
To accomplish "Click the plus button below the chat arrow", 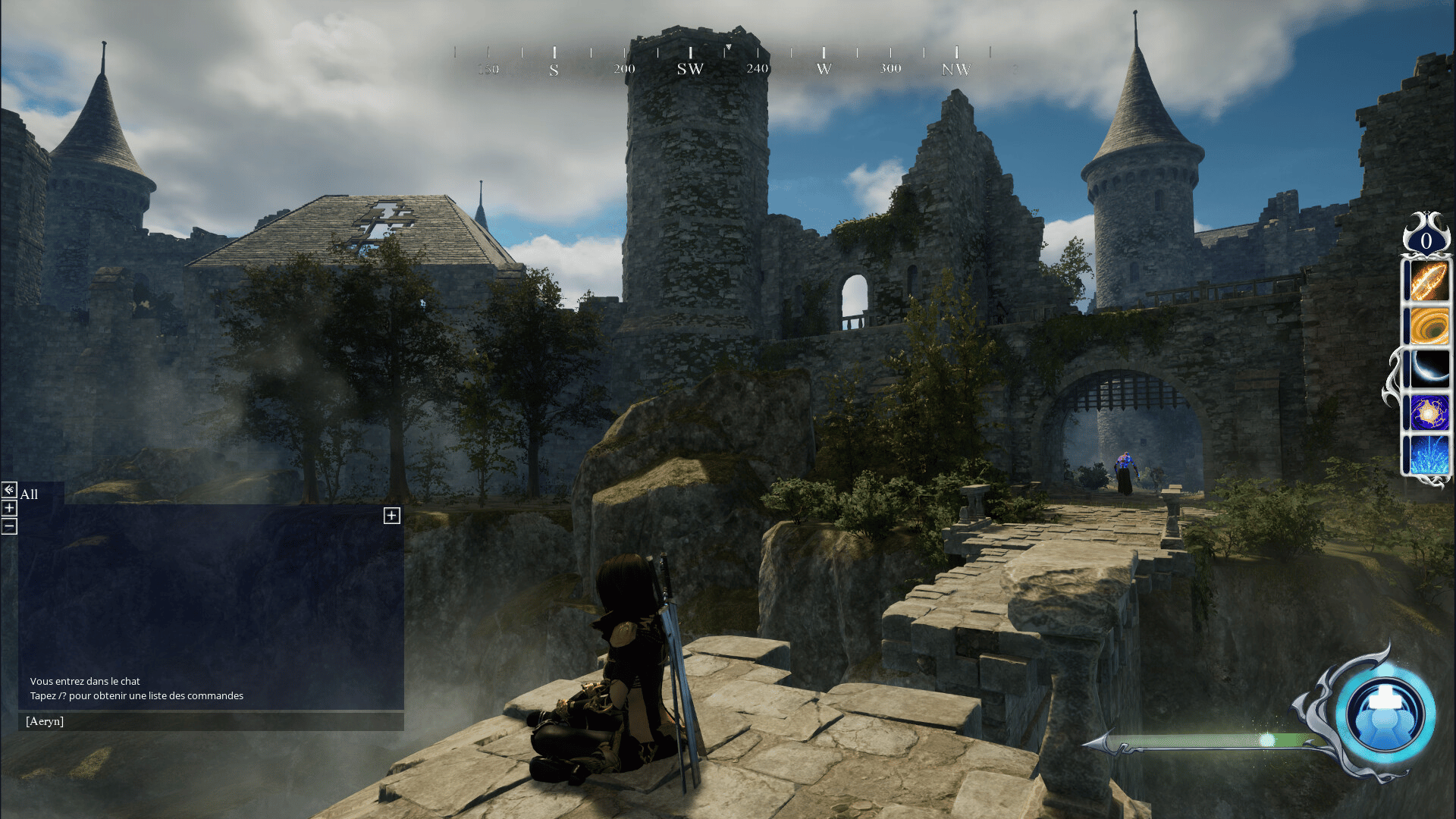I will click(9, 508).
